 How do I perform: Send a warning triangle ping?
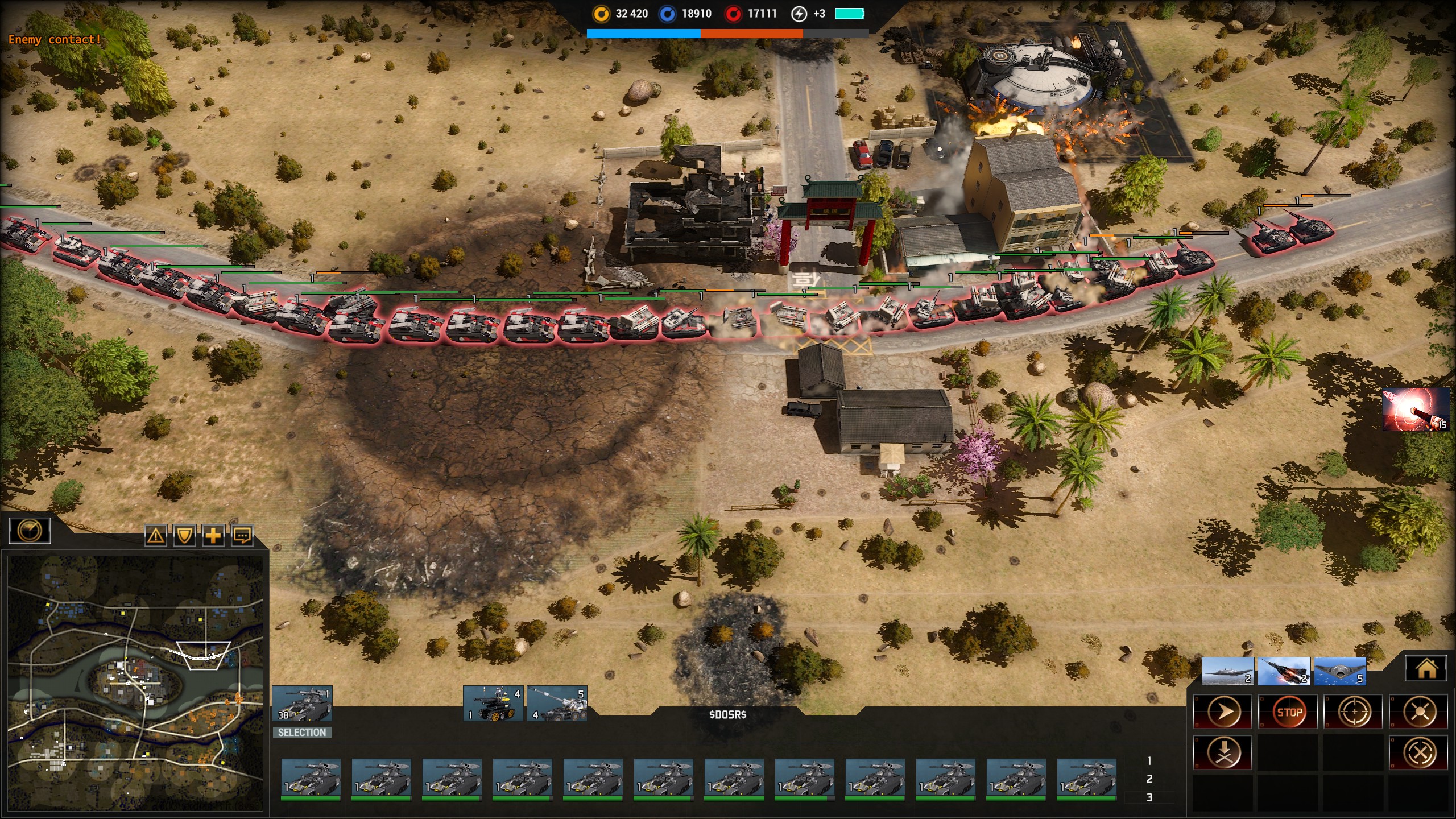pos(156,535)
